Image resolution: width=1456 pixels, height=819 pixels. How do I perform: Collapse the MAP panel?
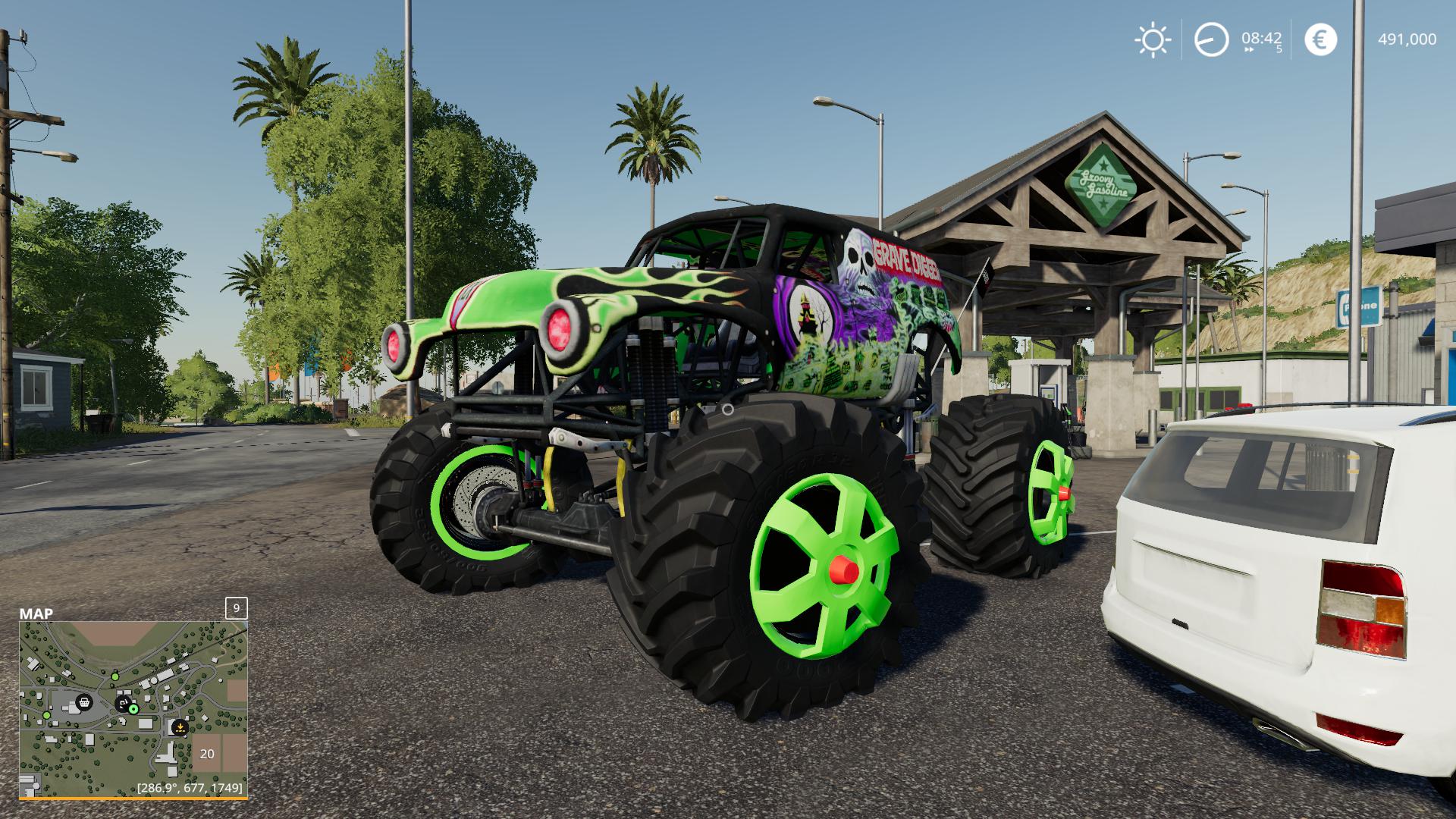pos(35,613)
